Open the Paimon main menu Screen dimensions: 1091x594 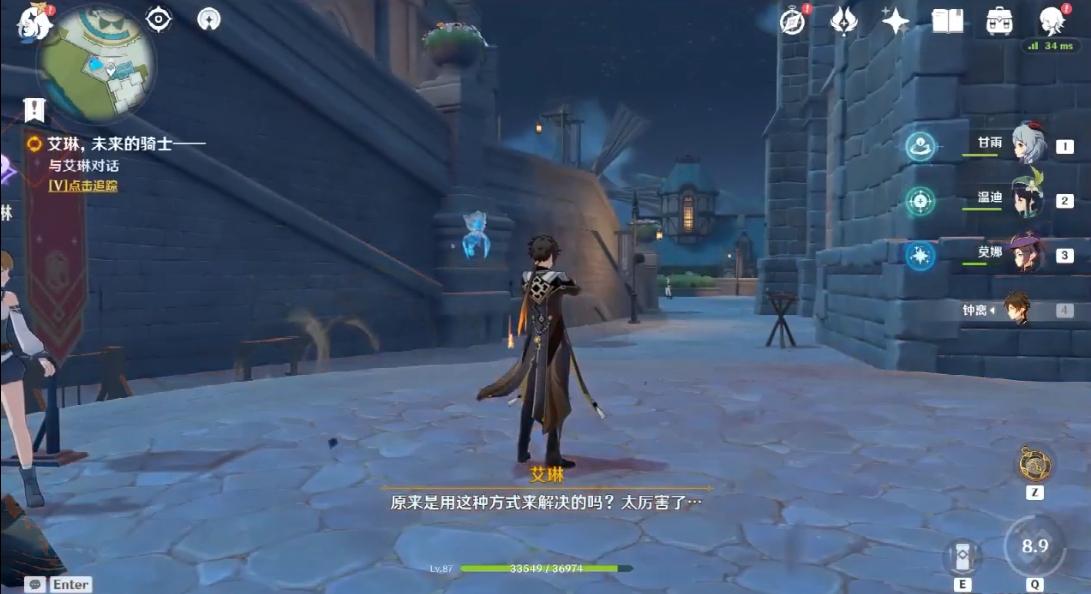(x=35, y=22)
